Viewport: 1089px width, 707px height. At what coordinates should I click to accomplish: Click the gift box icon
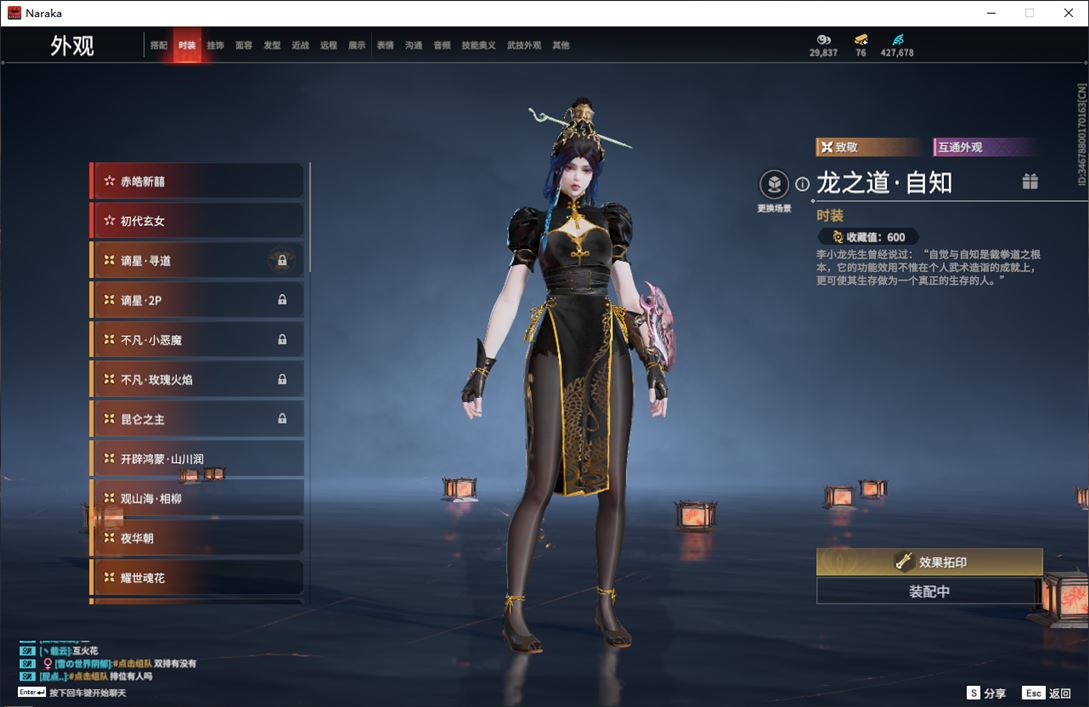(1030, 181)
